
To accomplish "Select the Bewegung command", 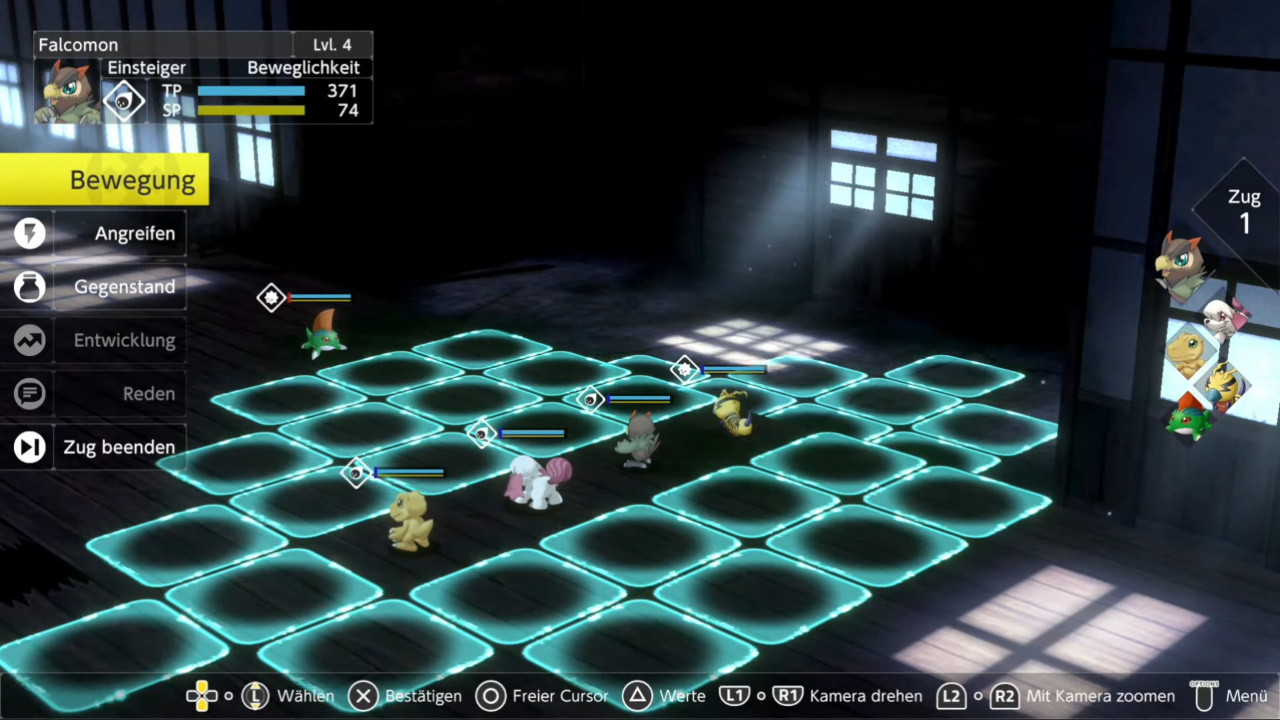I will click(x=105, y=180).
